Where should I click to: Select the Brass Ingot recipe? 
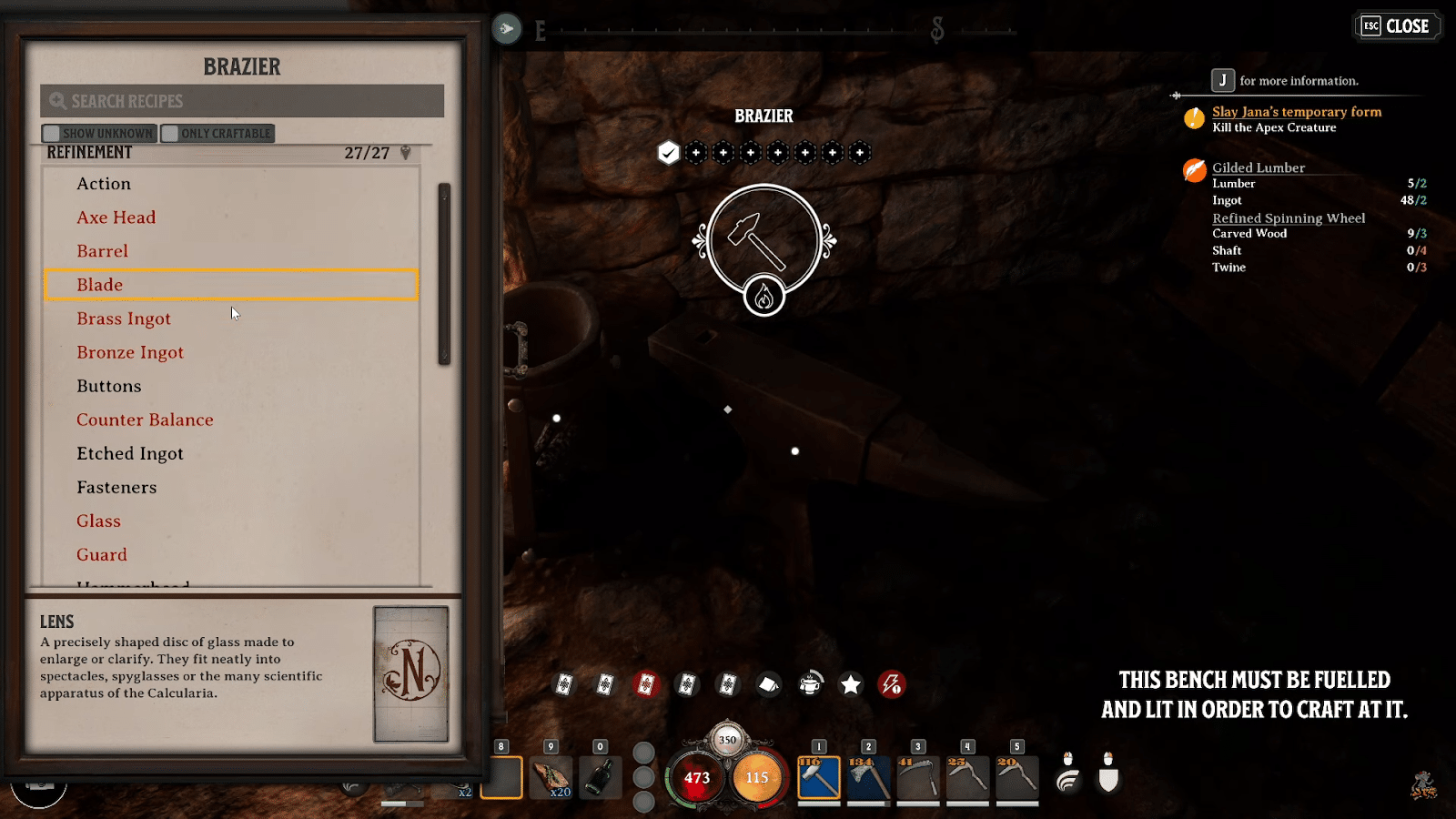[x=124, y=318]
